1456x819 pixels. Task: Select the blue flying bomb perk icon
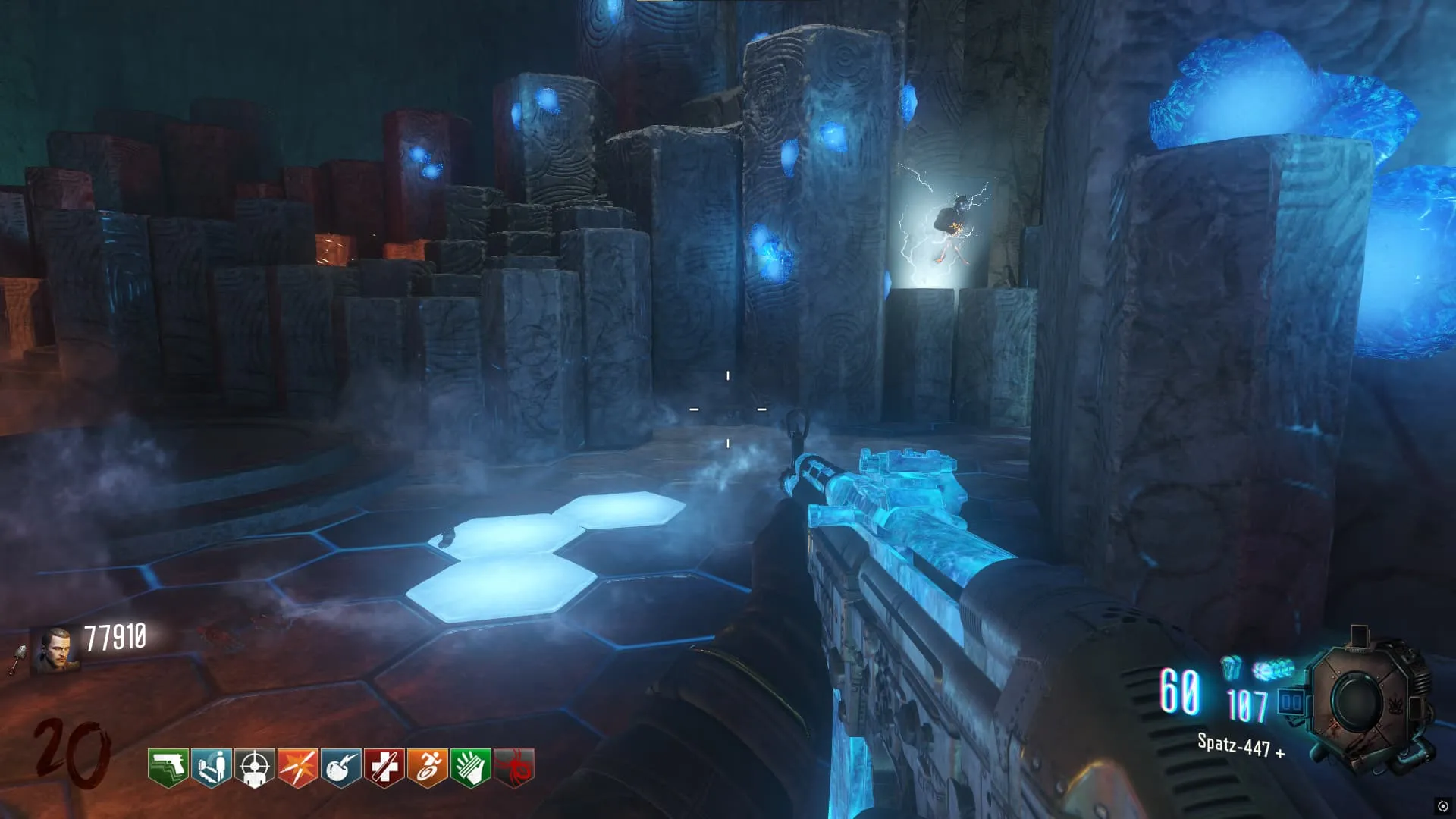[340, 767]
